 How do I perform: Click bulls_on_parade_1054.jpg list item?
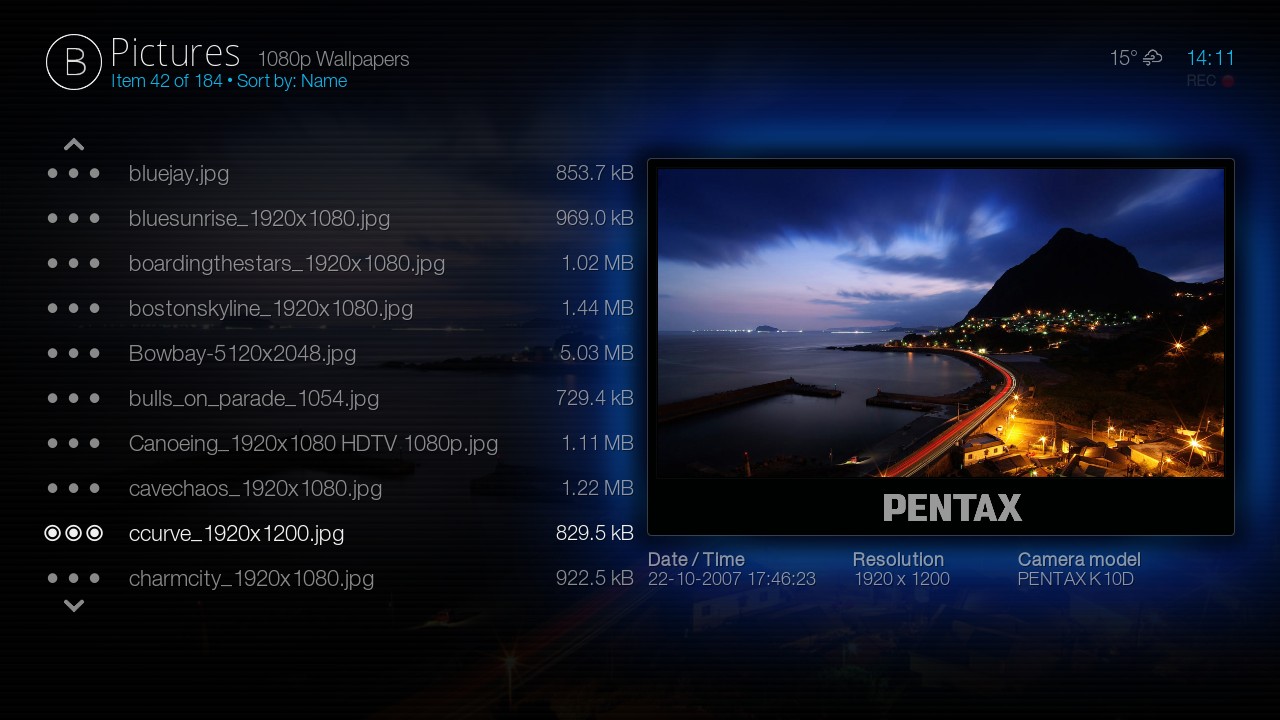point(253,399)
